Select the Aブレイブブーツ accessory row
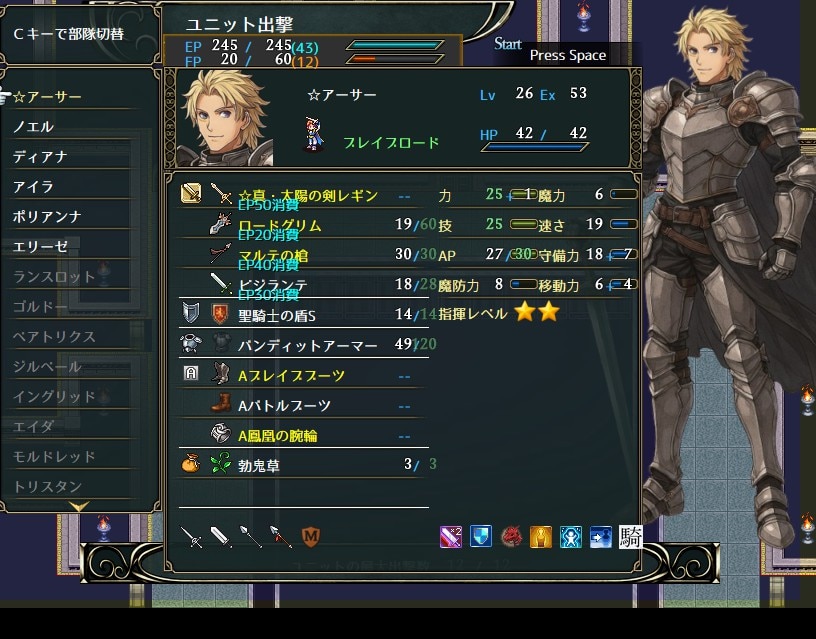The height and width of the screenshot is (639, 816). click(291, 376)
